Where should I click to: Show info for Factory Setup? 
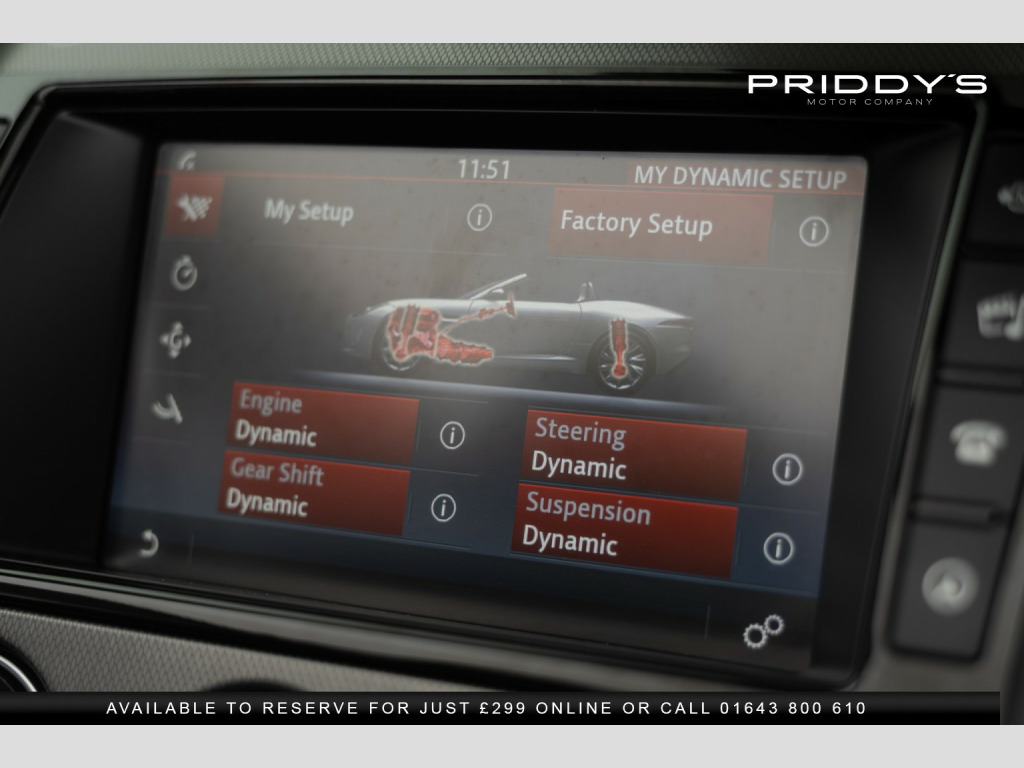pyautogui.click(x=814, y=232)
